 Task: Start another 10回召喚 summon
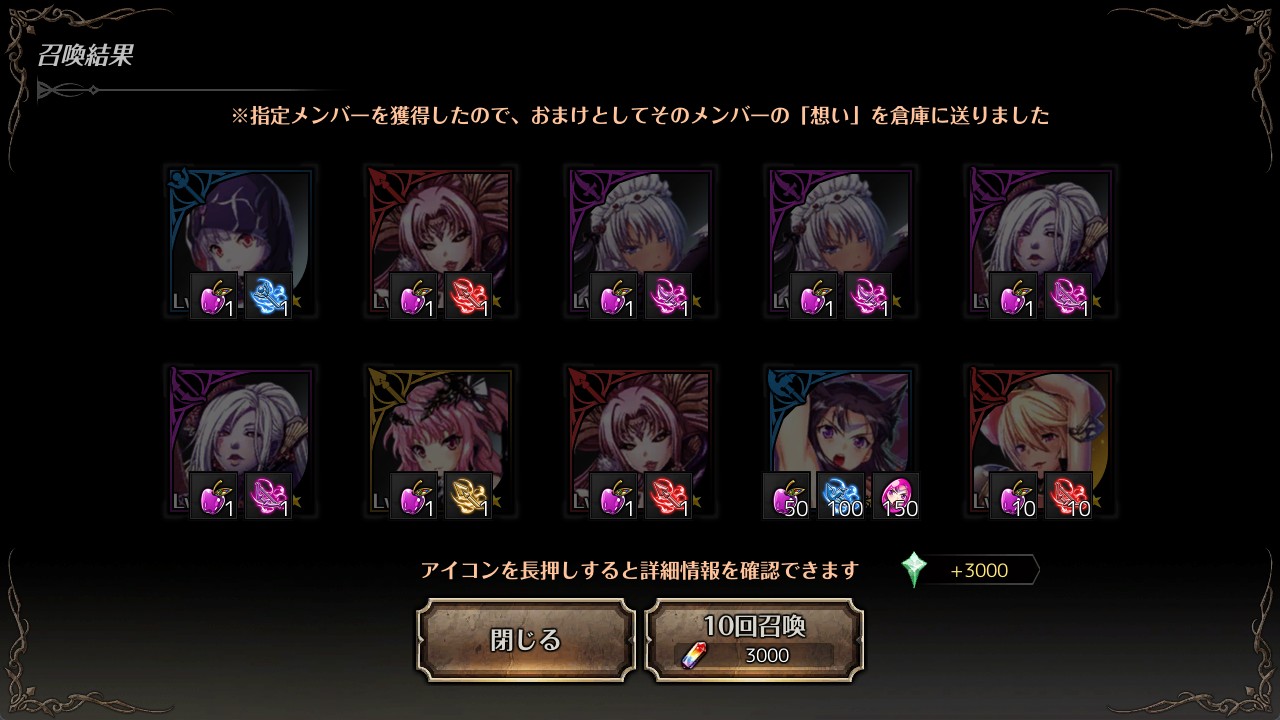tap(754, 640)
